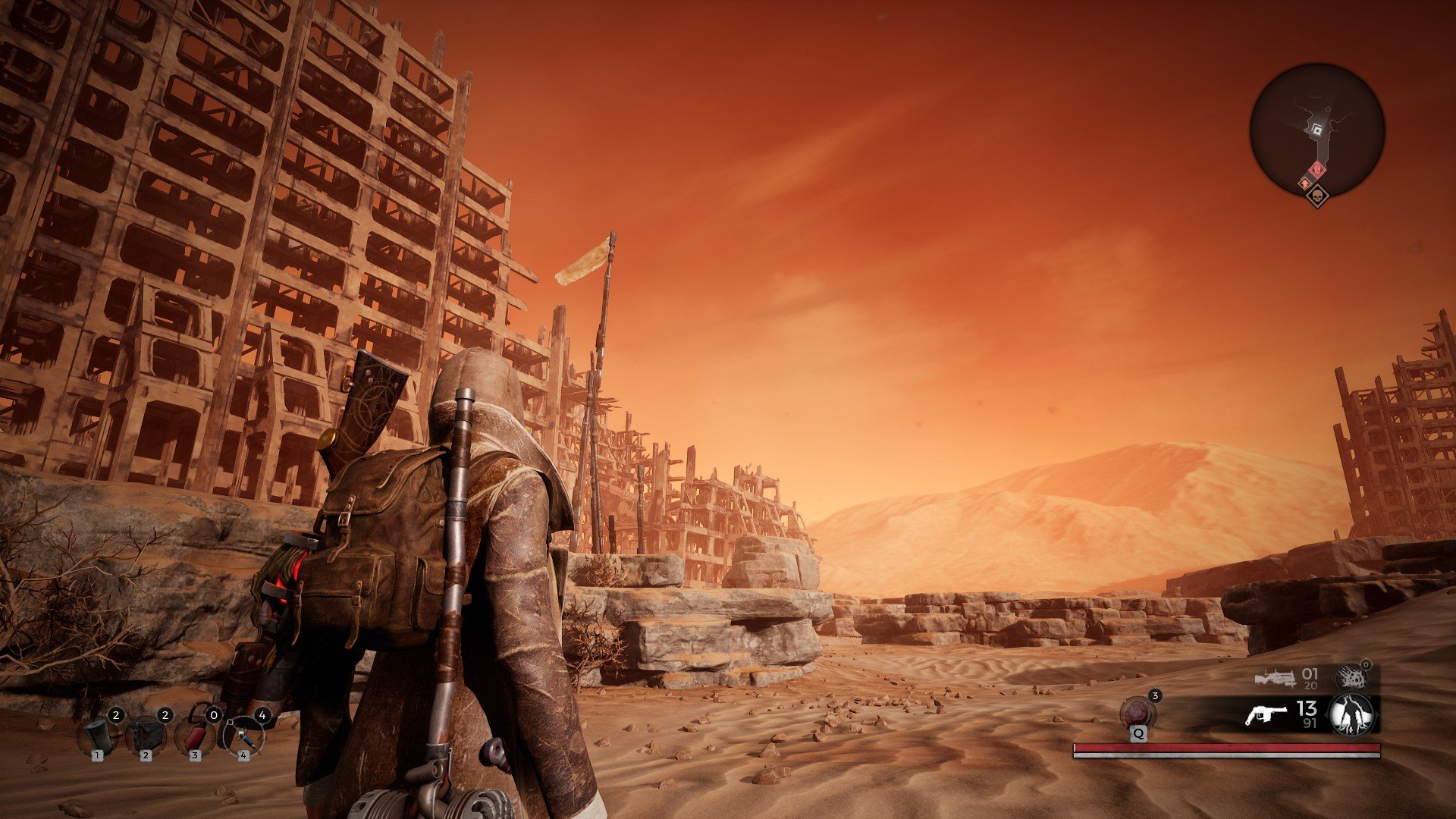Image resolution: width=1456 pixels, height=819 pixels.
Task: Open the weapon mod icon above the handgun
Action: click(x=1352, y=678)
